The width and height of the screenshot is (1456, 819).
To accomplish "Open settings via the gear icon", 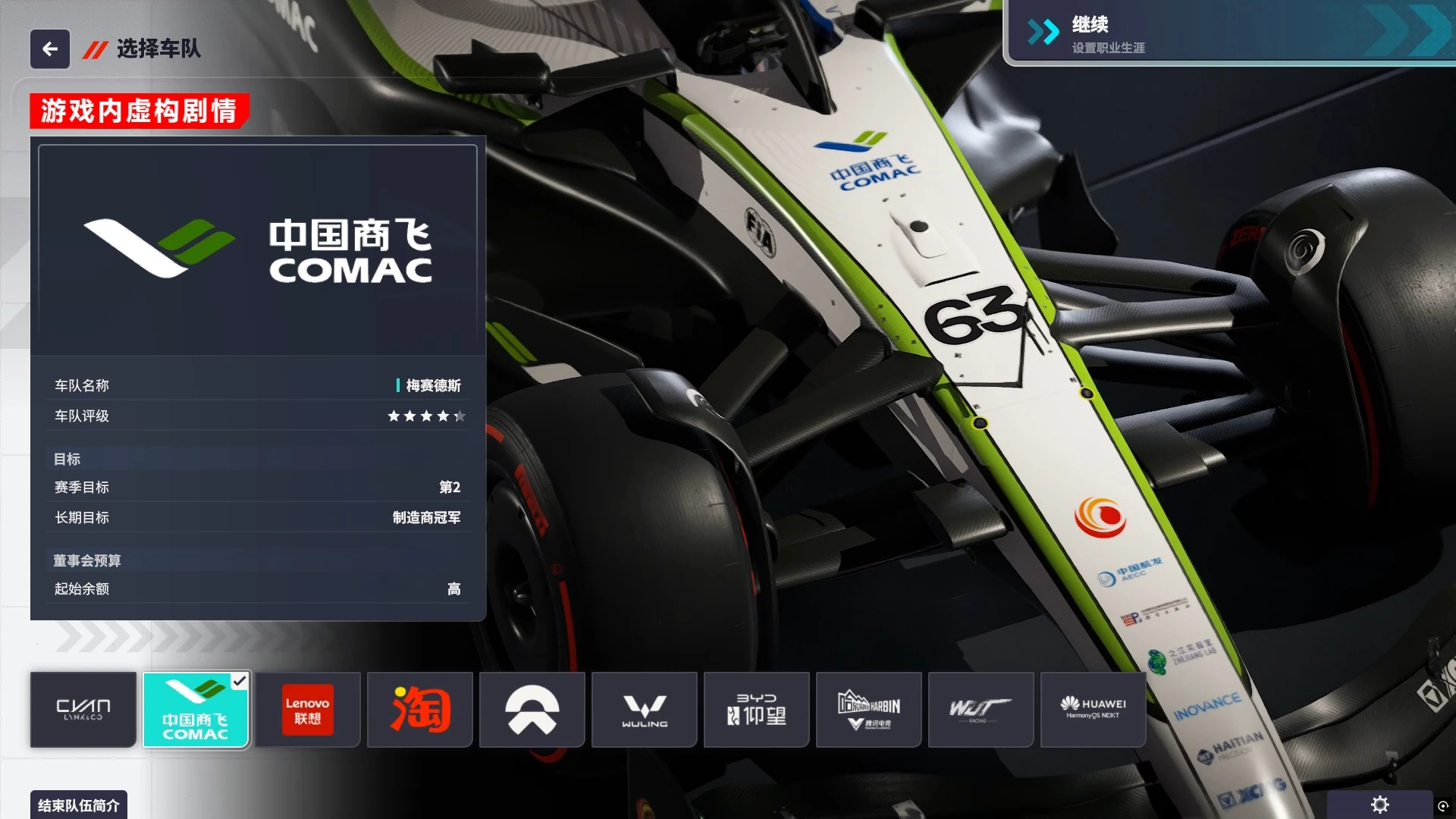I will click(x=1380, y=805).
